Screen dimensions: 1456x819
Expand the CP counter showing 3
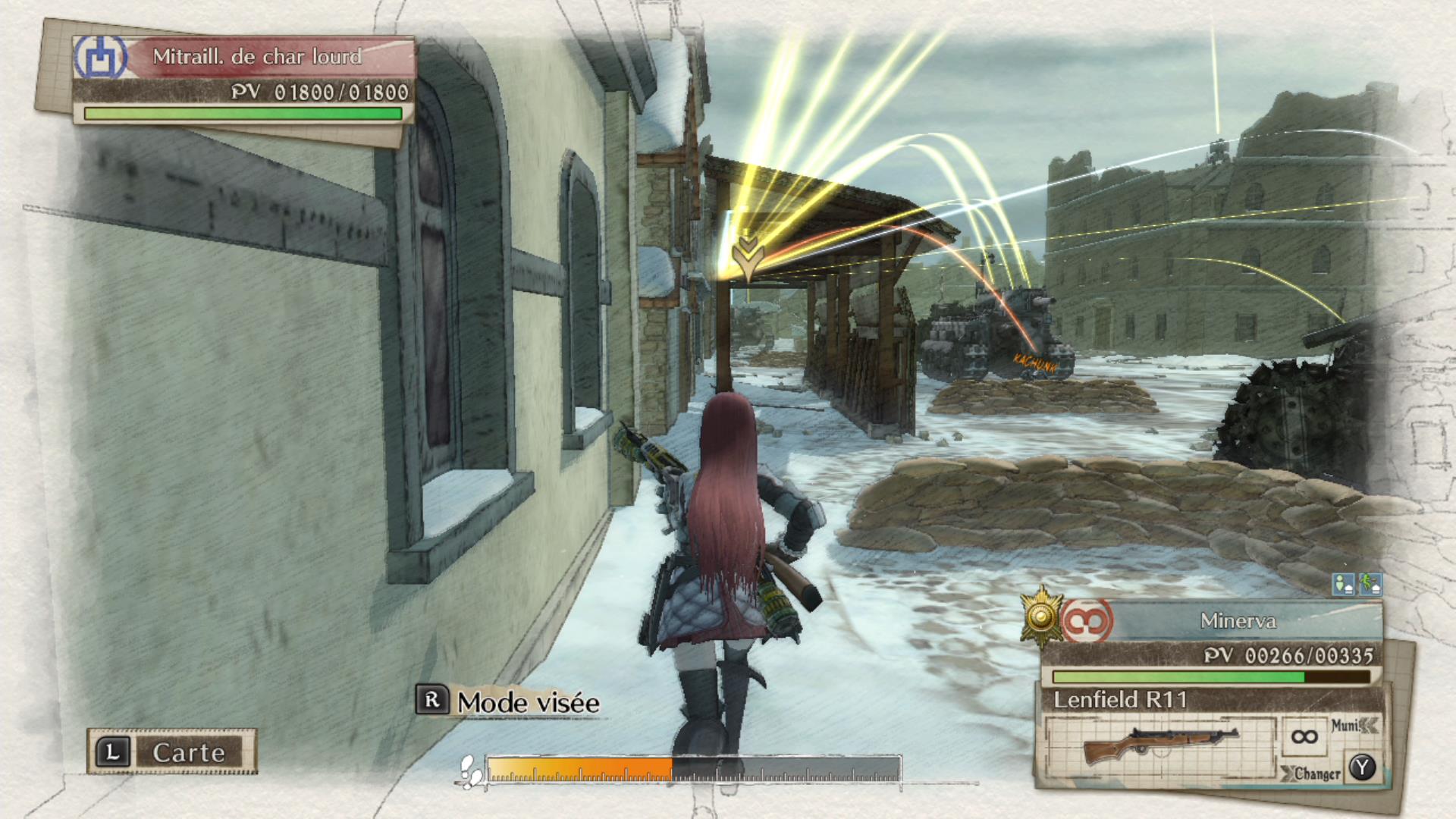(x=1089, y=621)
